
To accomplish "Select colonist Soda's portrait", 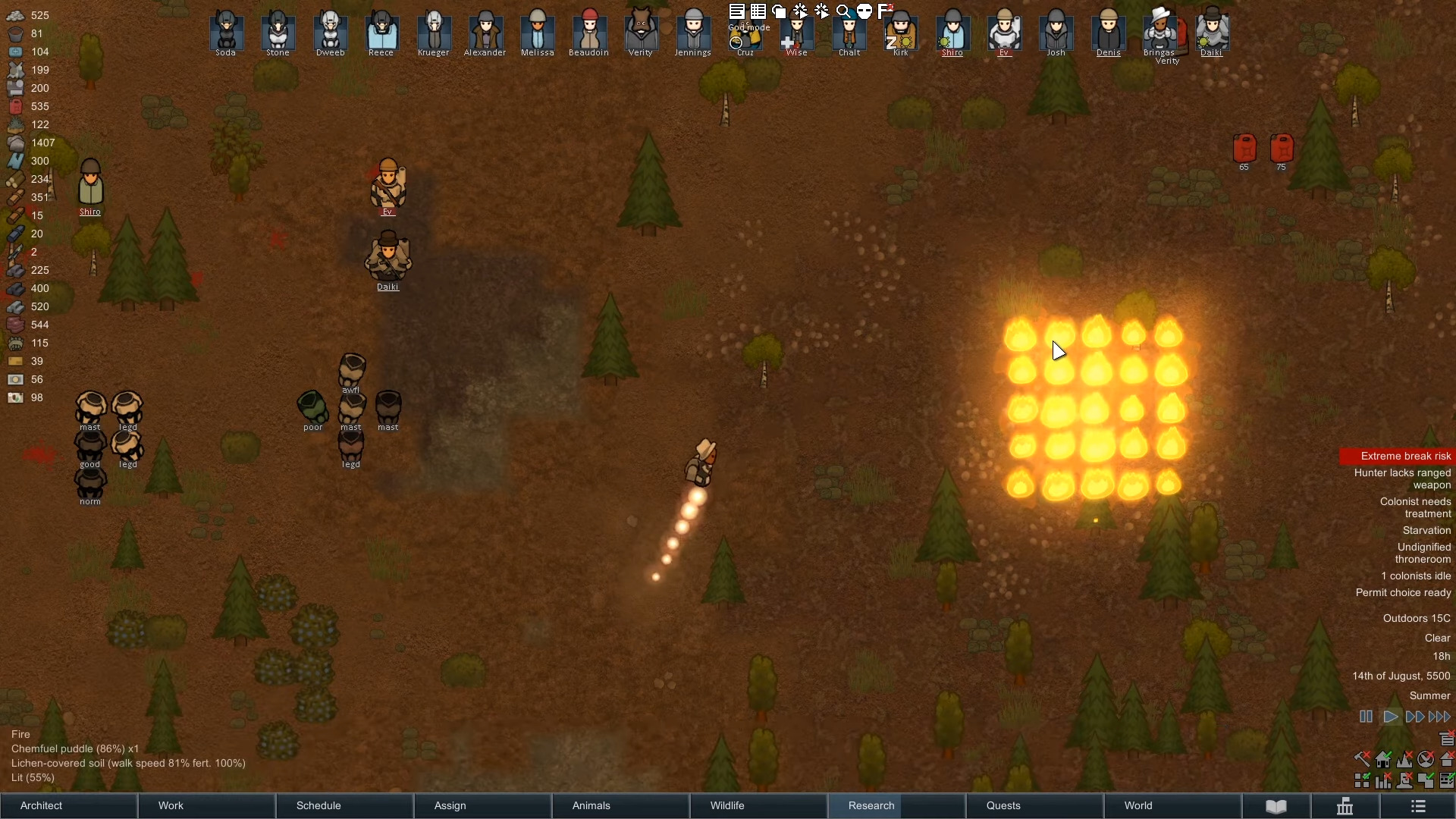I will point(226,31).
